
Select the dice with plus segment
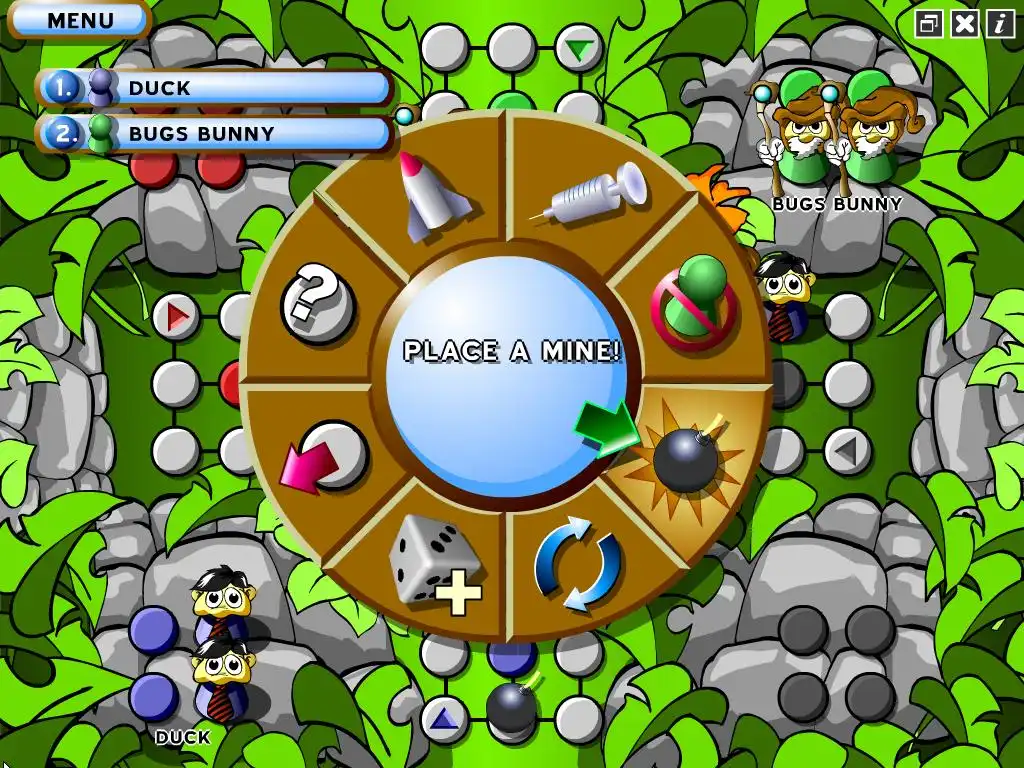(x=434, y=563)
